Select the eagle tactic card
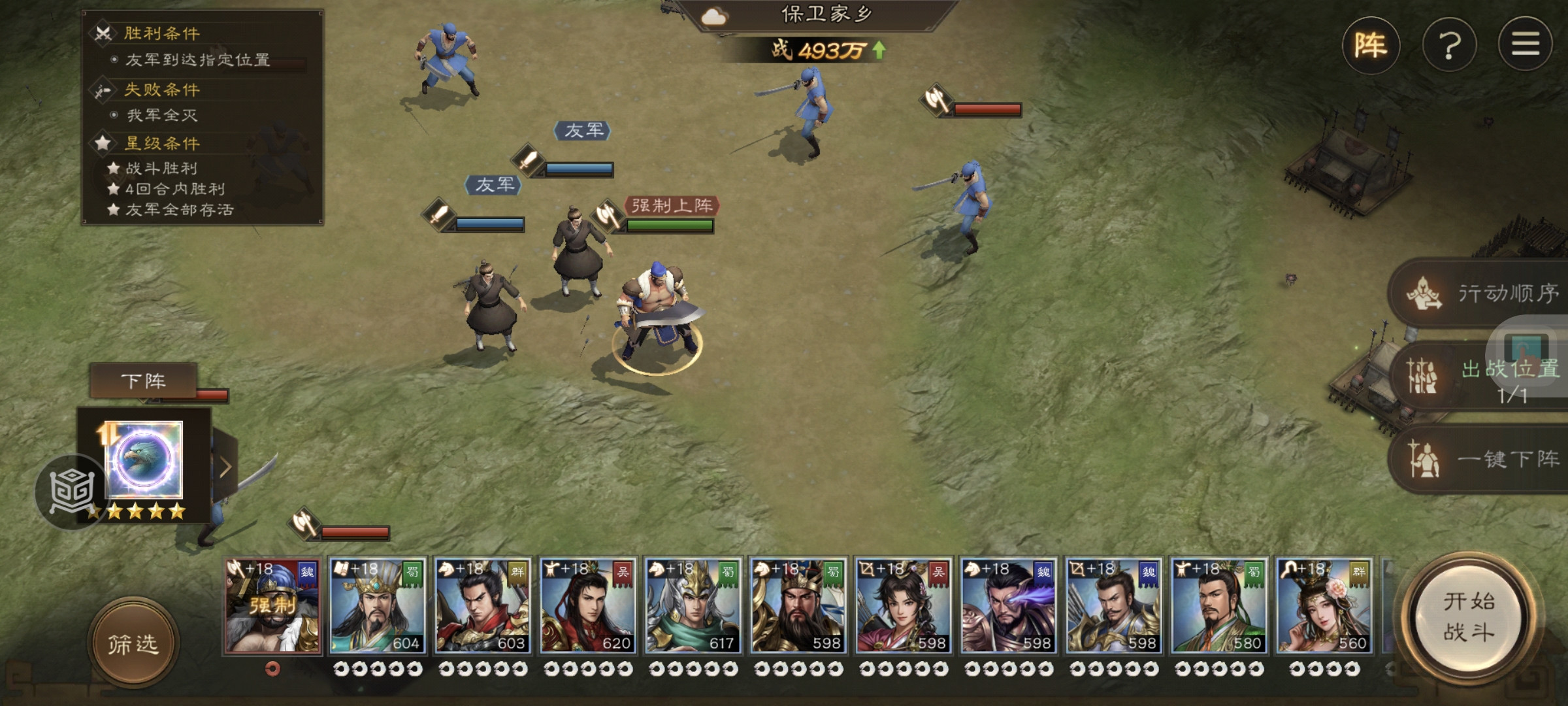This screenshot has height=706, width=1568. coord(144,460)
